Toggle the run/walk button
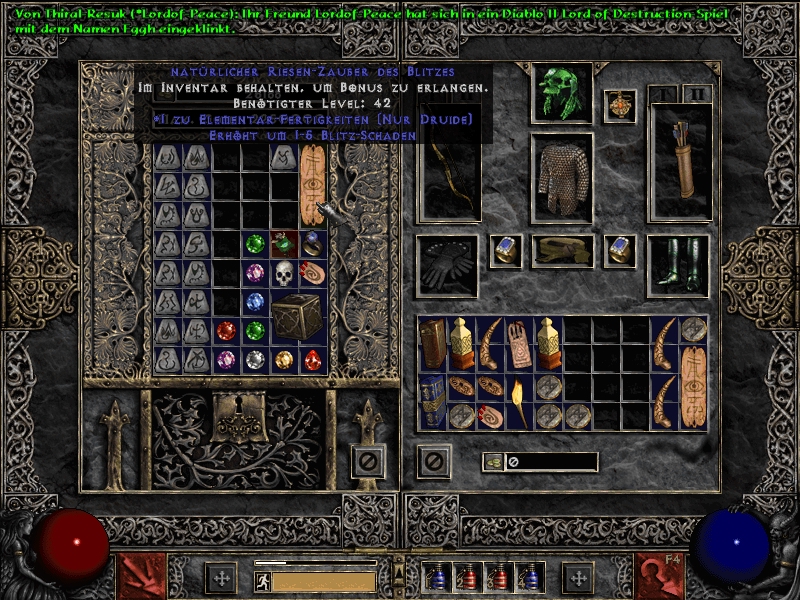This screenshot has width=800, height=600. pyautogui.click(x=261, y=580)
